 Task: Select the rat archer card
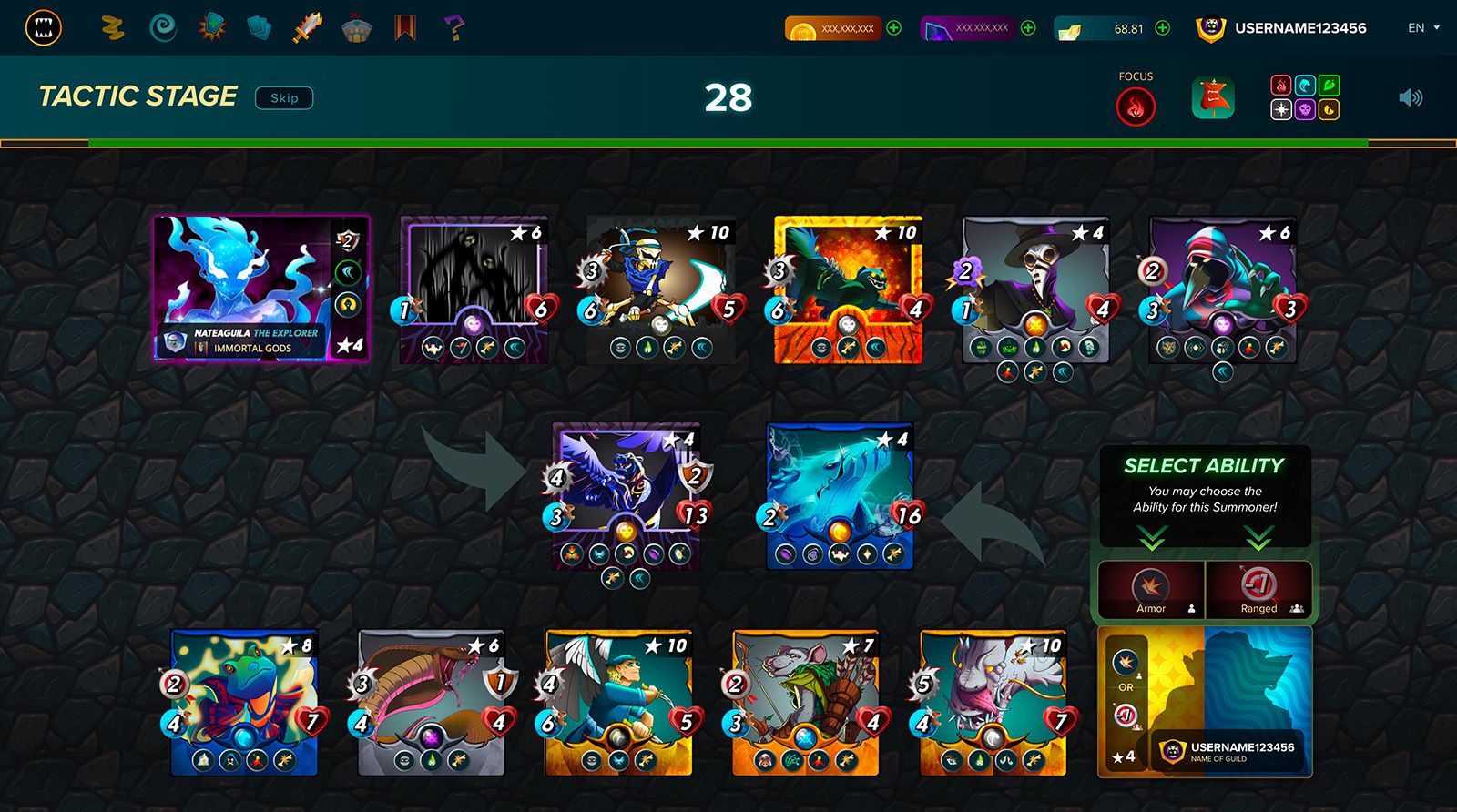805,701
